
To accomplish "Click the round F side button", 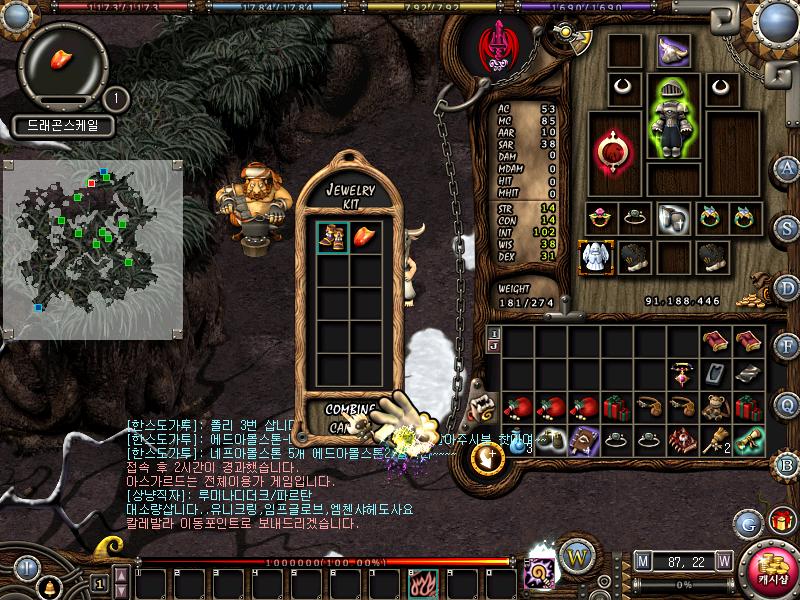I will 788,346.
